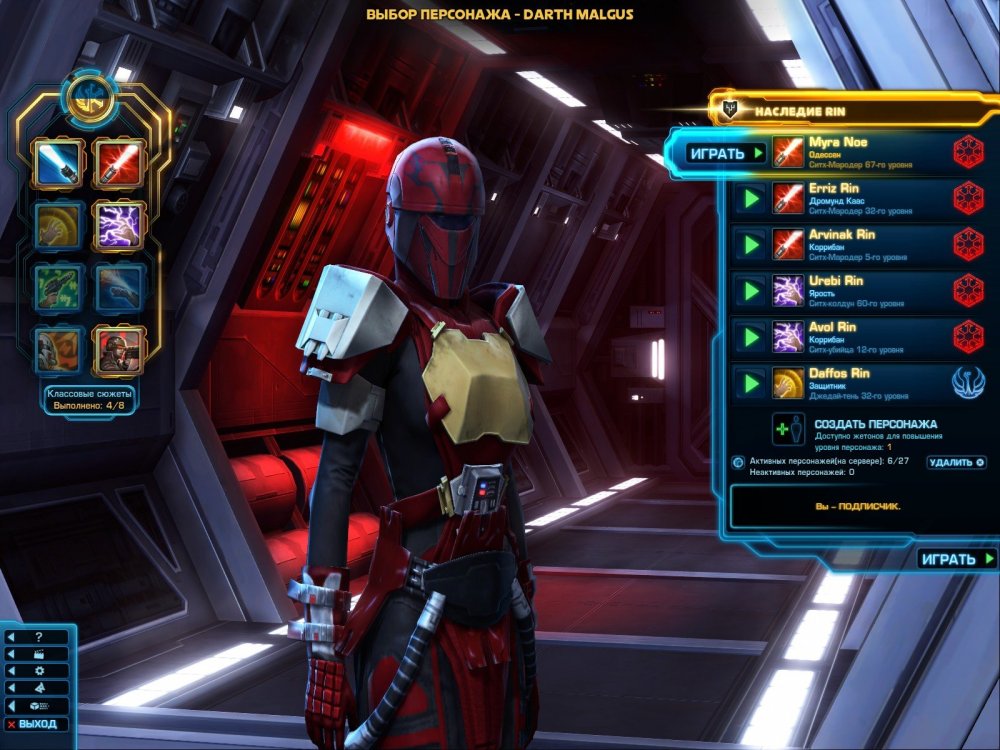Select the Erriz Rin character row
The height and width of the screenshot is (750, 1000).
(x=860, y=198)
